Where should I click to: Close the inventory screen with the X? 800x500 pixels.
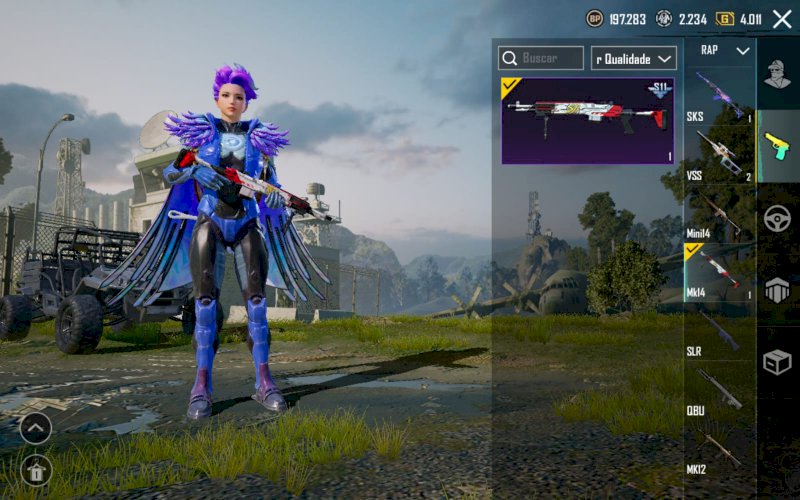[782, 19]
